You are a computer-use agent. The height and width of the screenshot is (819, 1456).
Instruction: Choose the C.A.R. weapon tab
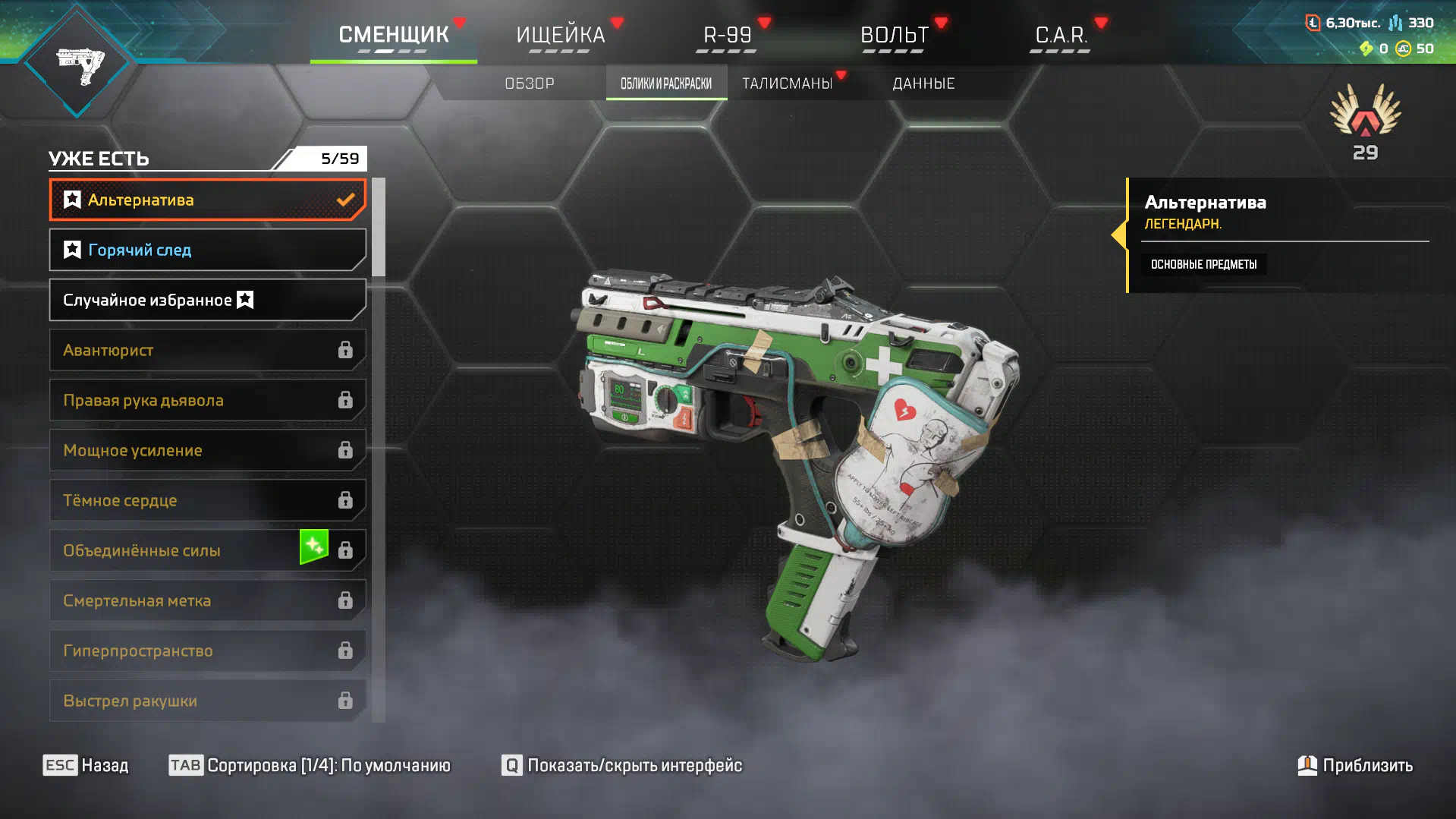tap(1061, 35)
